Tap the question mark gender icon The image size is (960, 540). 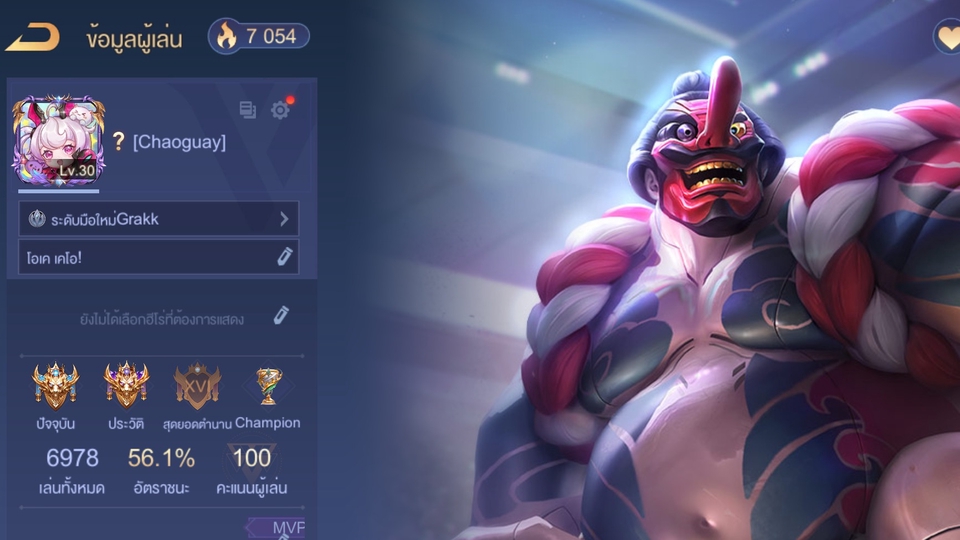(117, 142)
